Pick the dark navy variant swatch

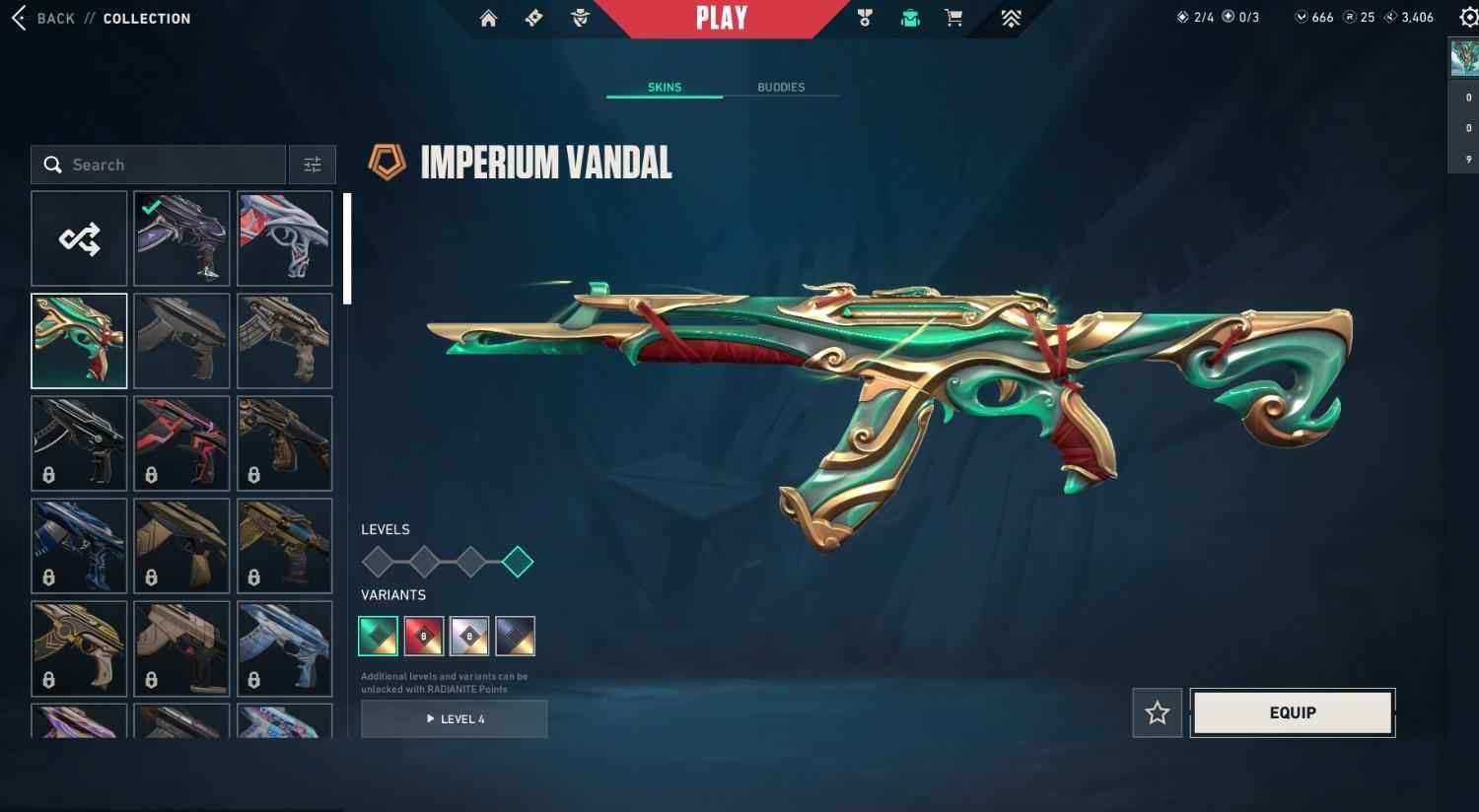(x=516, y=636)
